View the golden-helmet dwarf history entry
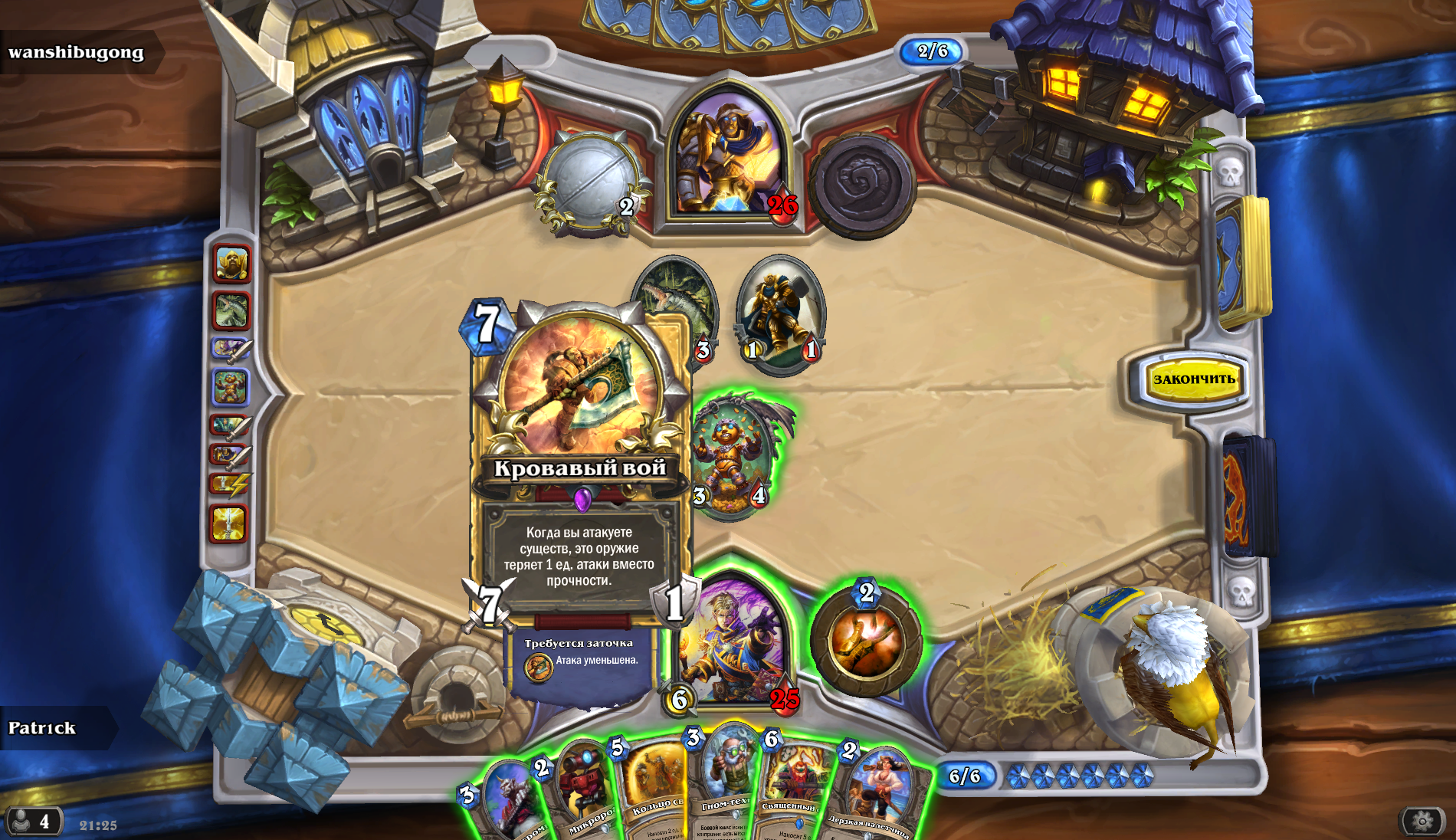The width and height of the screenshot is (1456, 840). [x=231, y=265]
